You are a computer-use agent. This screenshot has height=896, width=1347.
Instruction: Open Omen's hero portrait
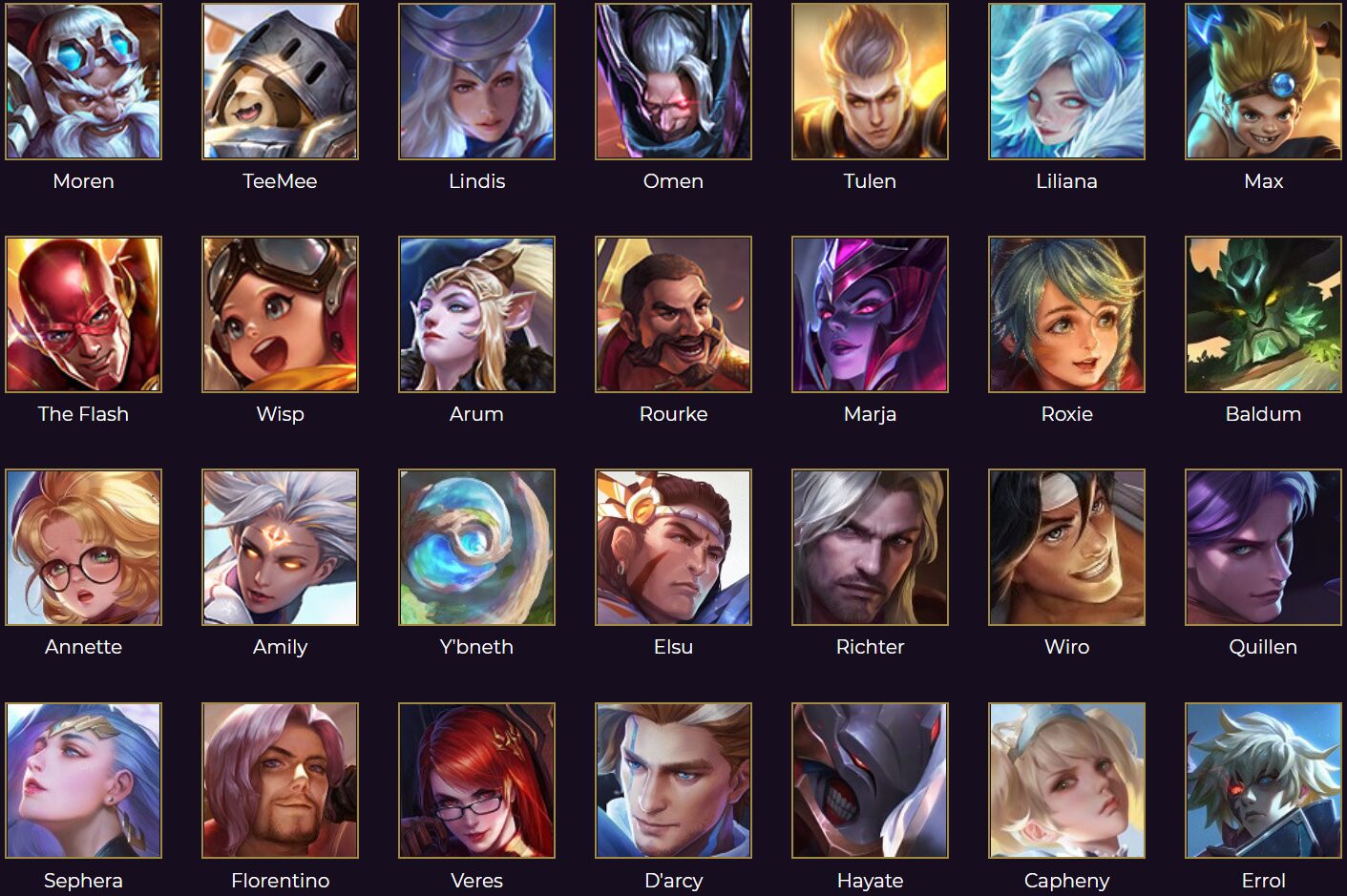click(x=673, y=81)
